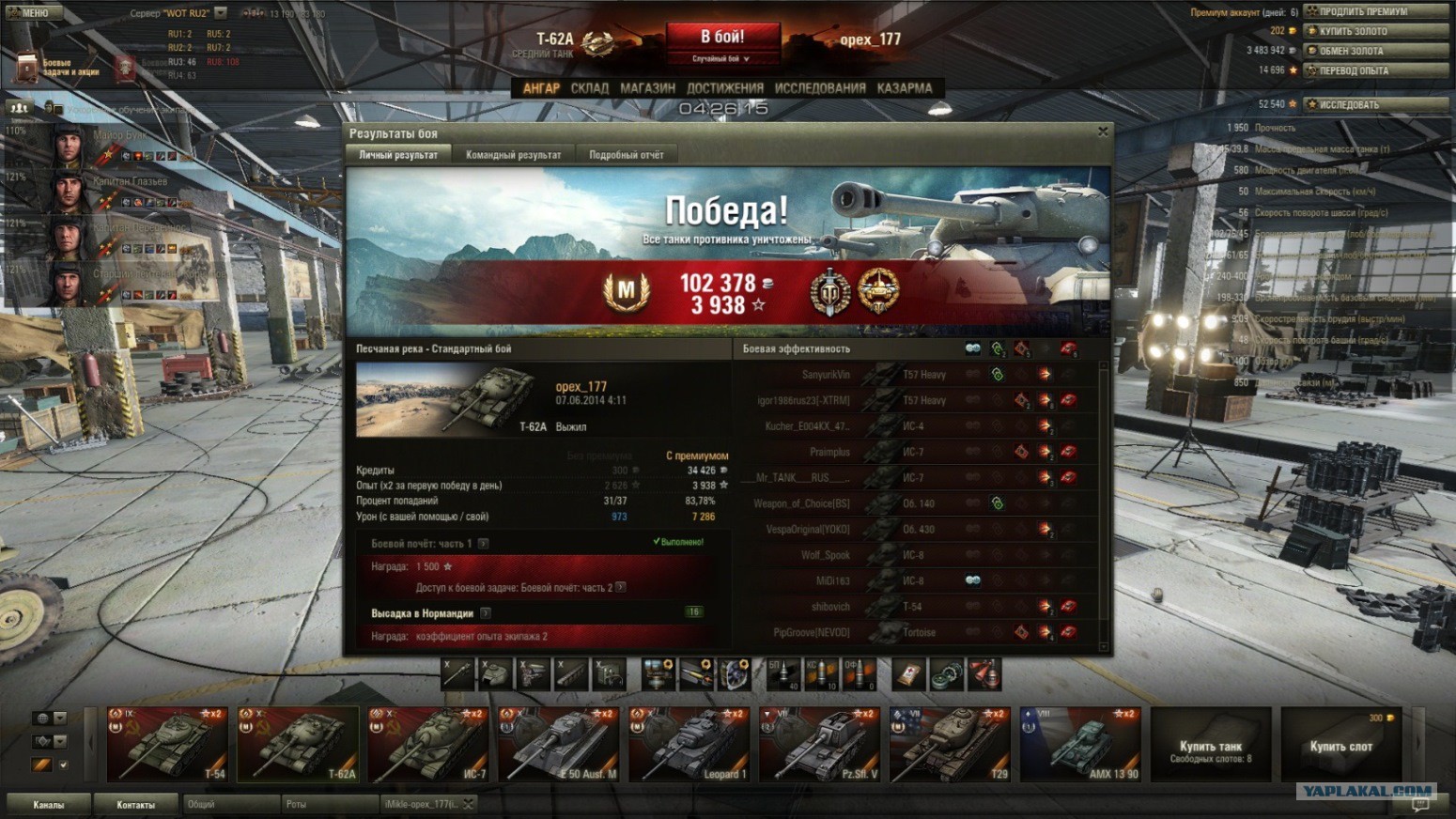Open the Каналы chat button

49,805
